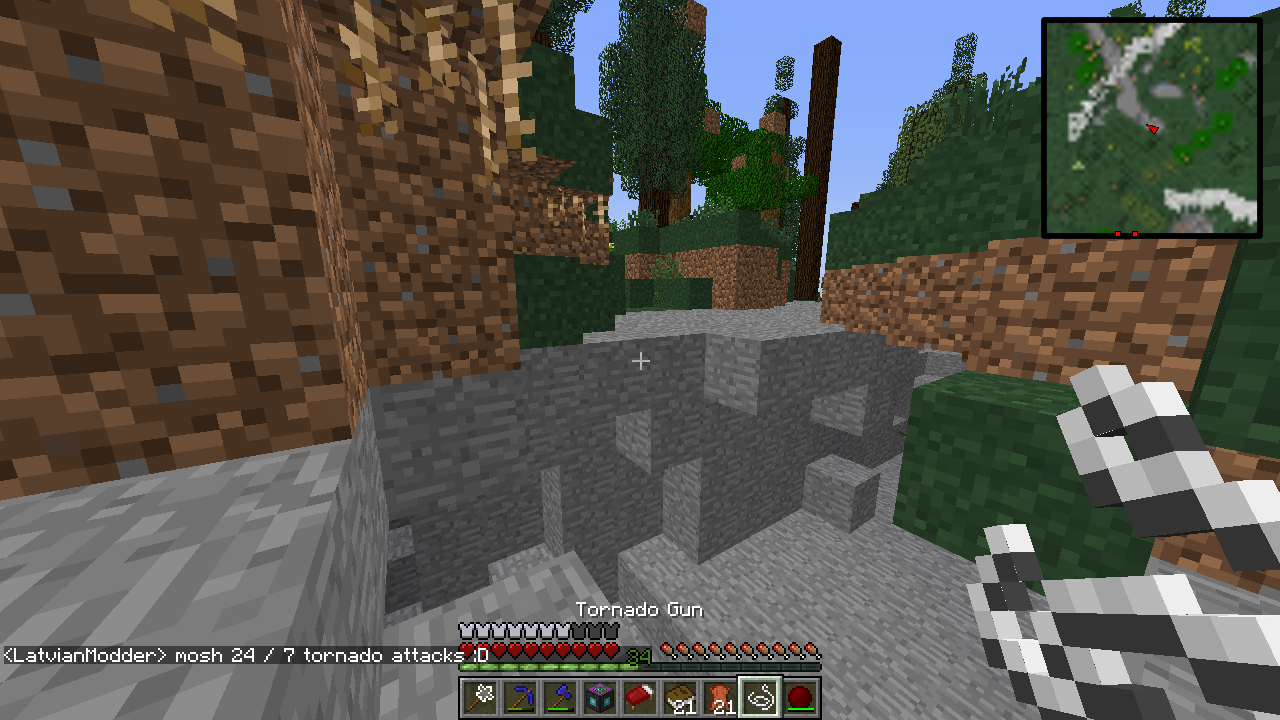This screenshot has height=720, width=1280.
Task: Select the dark red orb slot
Action: pos(800,697)
